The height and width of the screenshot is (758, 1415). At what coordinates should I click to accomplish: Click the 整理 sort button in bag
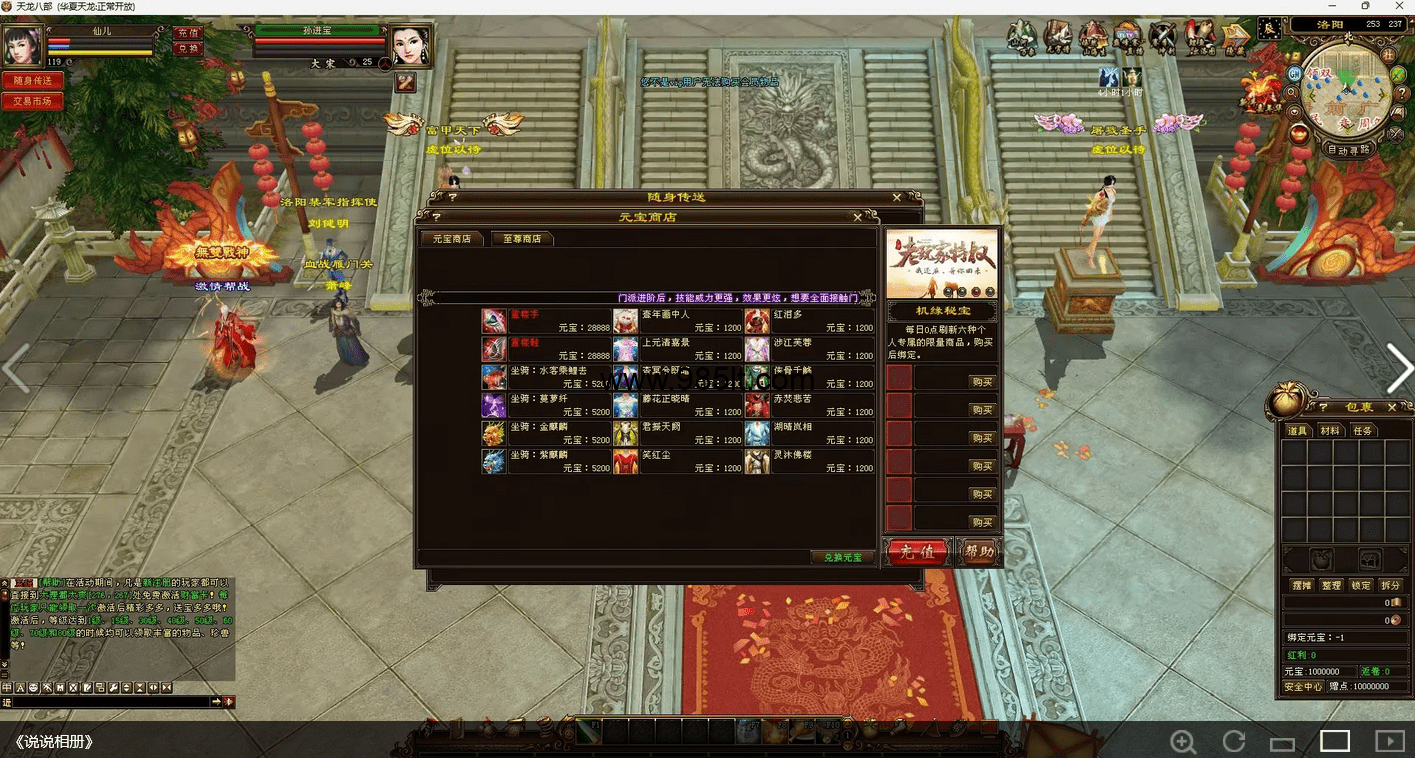[x=1330, y=585]
